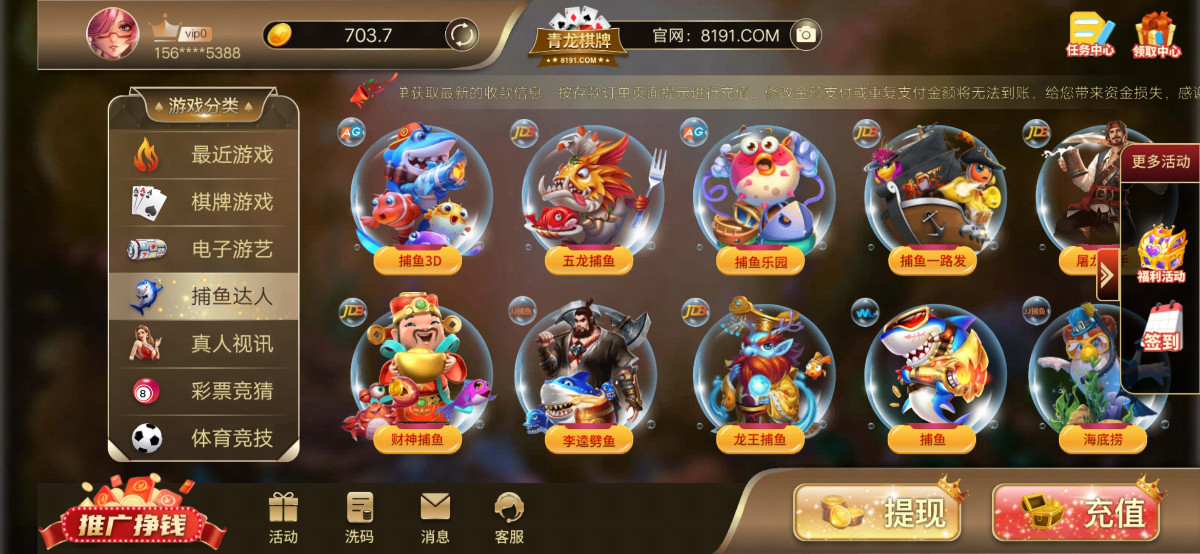Open the 消息 messages inbox
Screen dimensions: 1200x554
435,518
